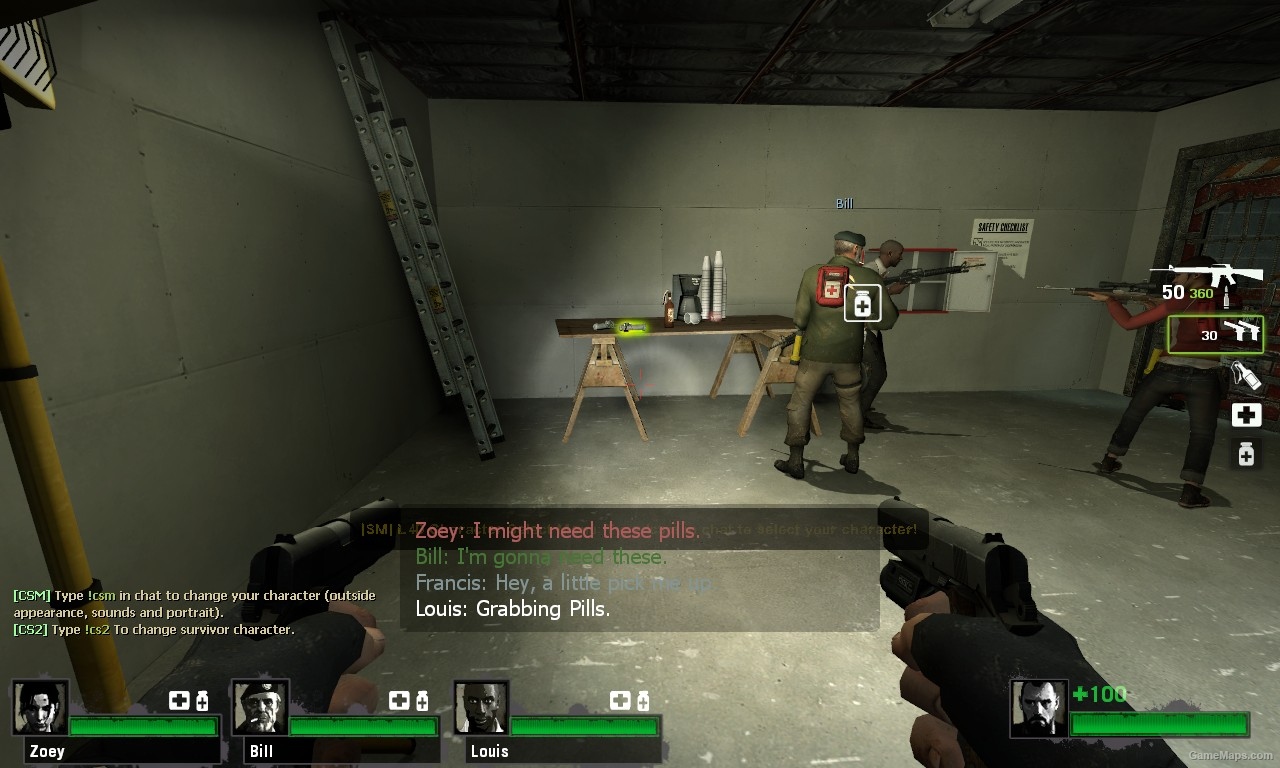This screenshot has width=1280, height=768.
Task: Choose the pain pills slot
Action: pyautogui.click(x=1246, y=454)
